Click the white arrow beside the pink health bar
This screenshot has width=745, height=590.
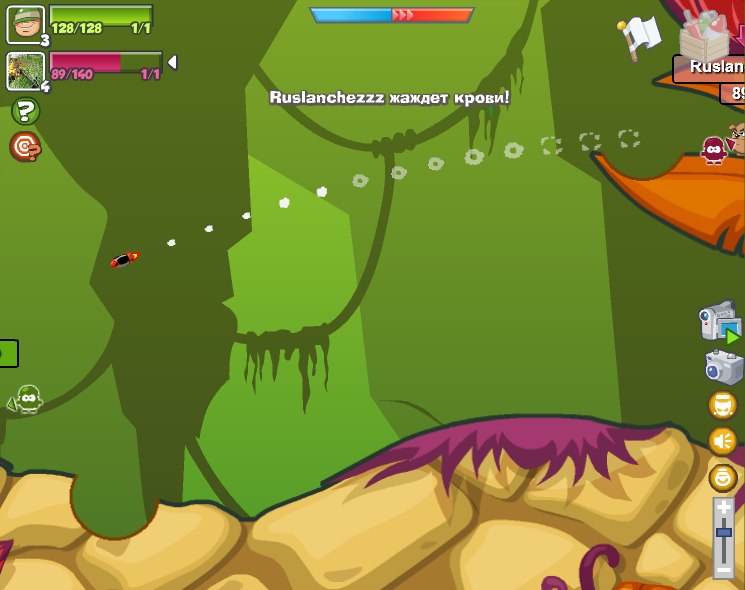[x=172, y=63]
